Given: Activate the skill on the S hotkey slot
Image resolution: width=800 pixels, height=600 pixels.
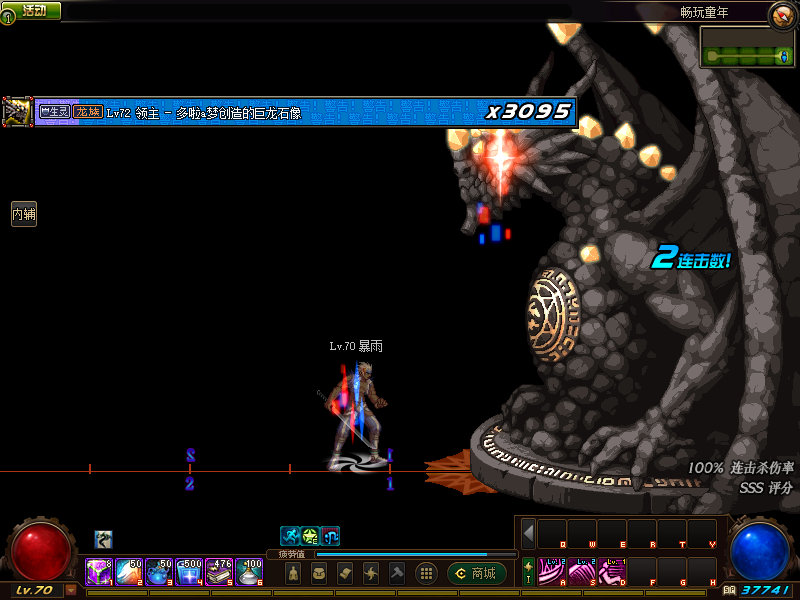Looking at the screenshot, I should pos(582,571).
